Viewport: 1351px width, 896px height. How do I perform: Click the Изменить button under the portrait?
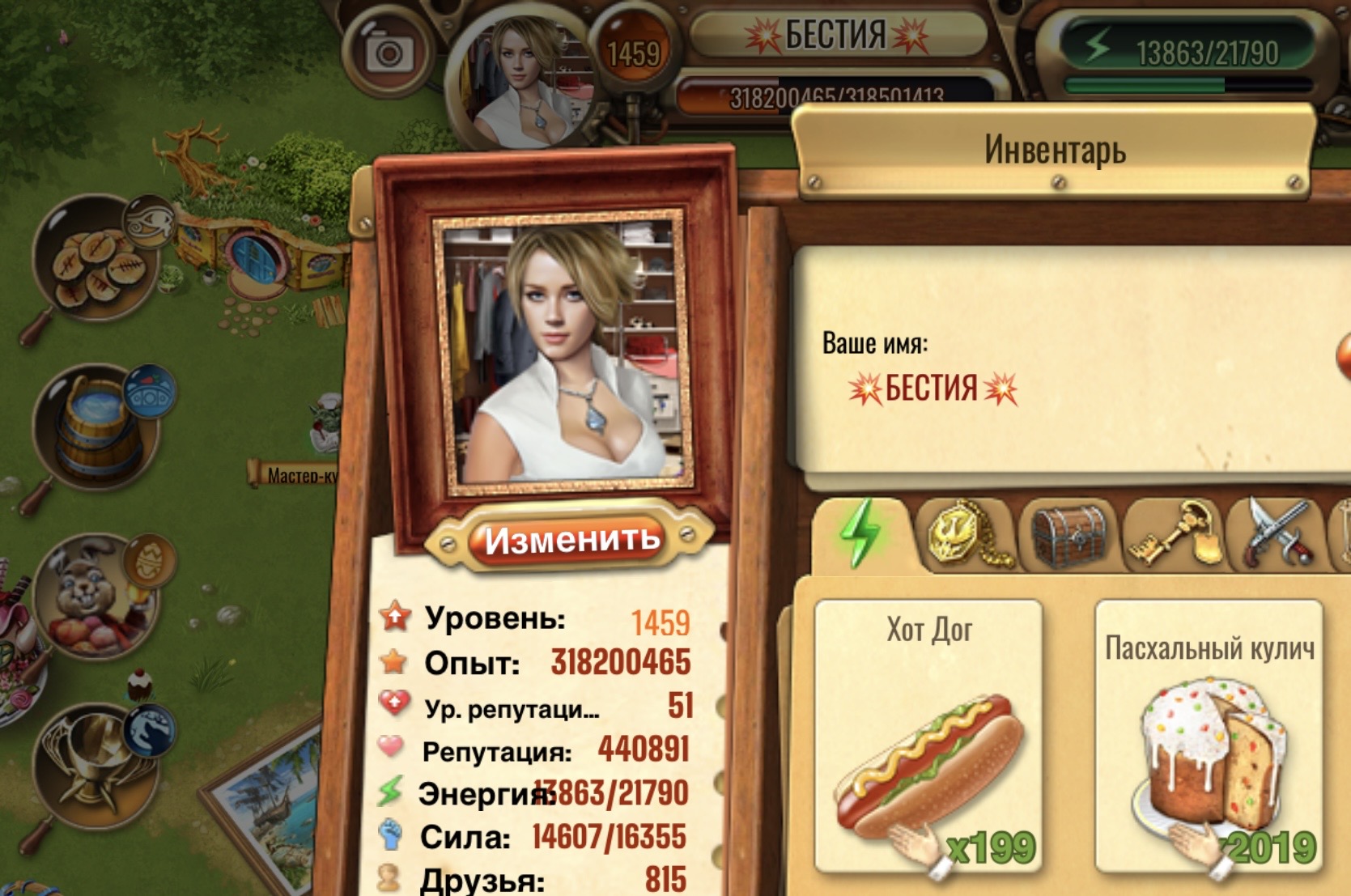(x=571, y=540)
